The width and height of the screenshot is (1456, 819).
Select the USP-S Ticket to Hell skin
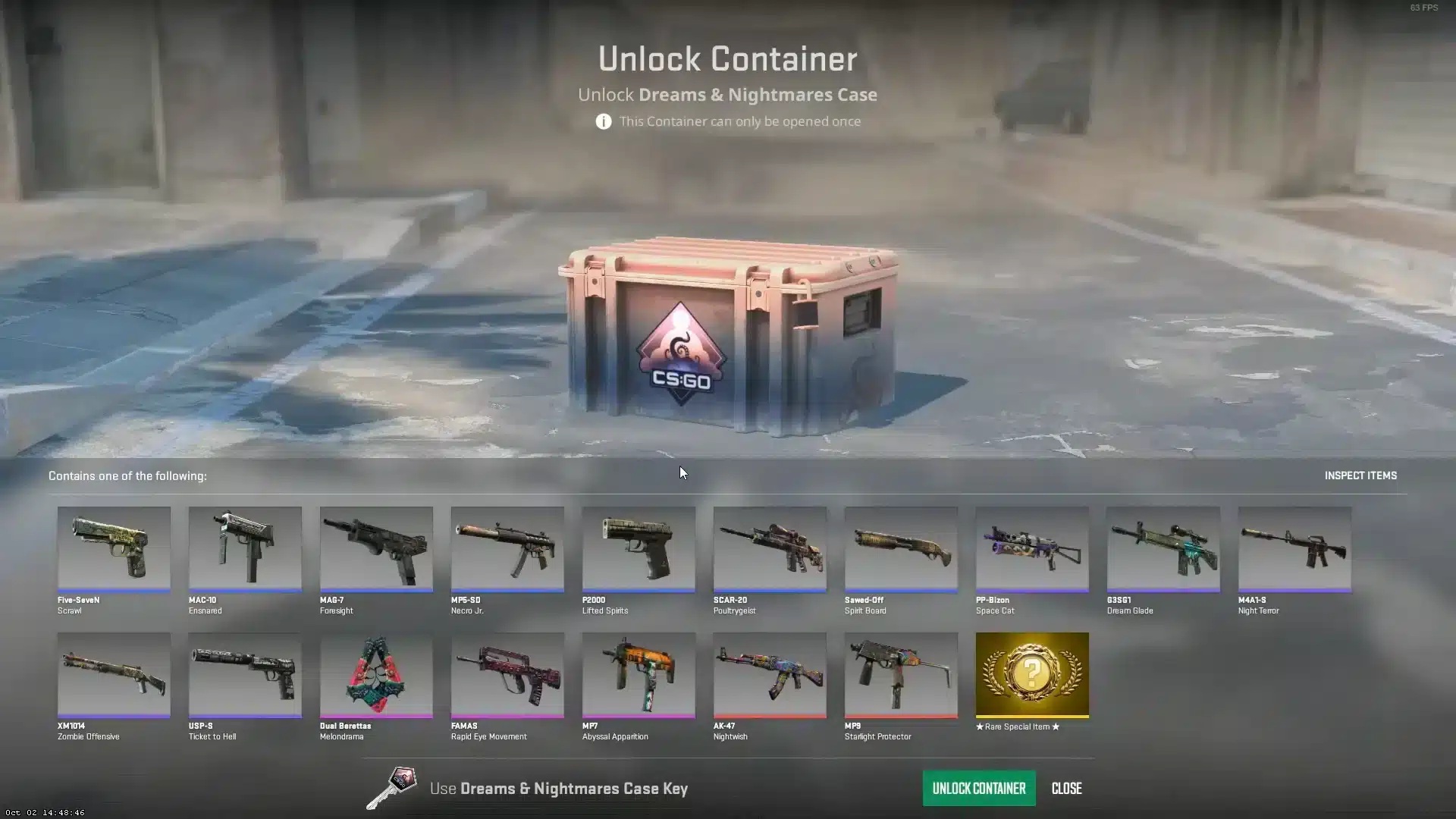pyautogui.click(x=244, y=675)
